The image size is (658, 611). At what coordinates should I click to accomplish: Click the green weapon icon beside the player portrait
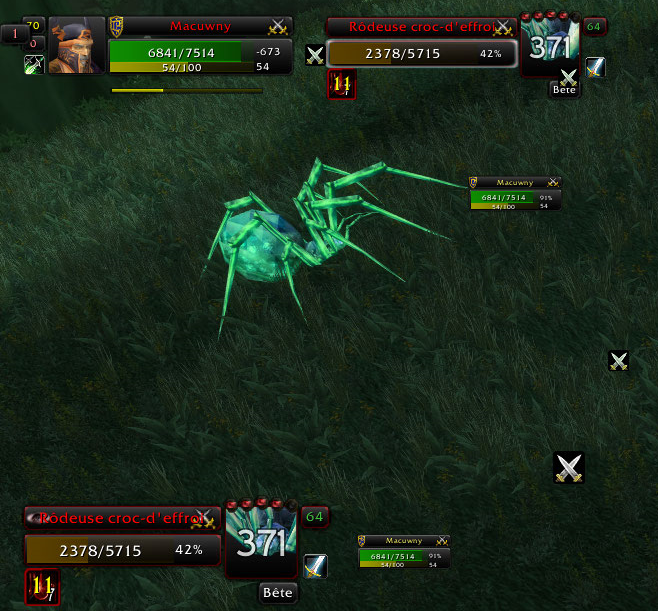coord(33,65)
